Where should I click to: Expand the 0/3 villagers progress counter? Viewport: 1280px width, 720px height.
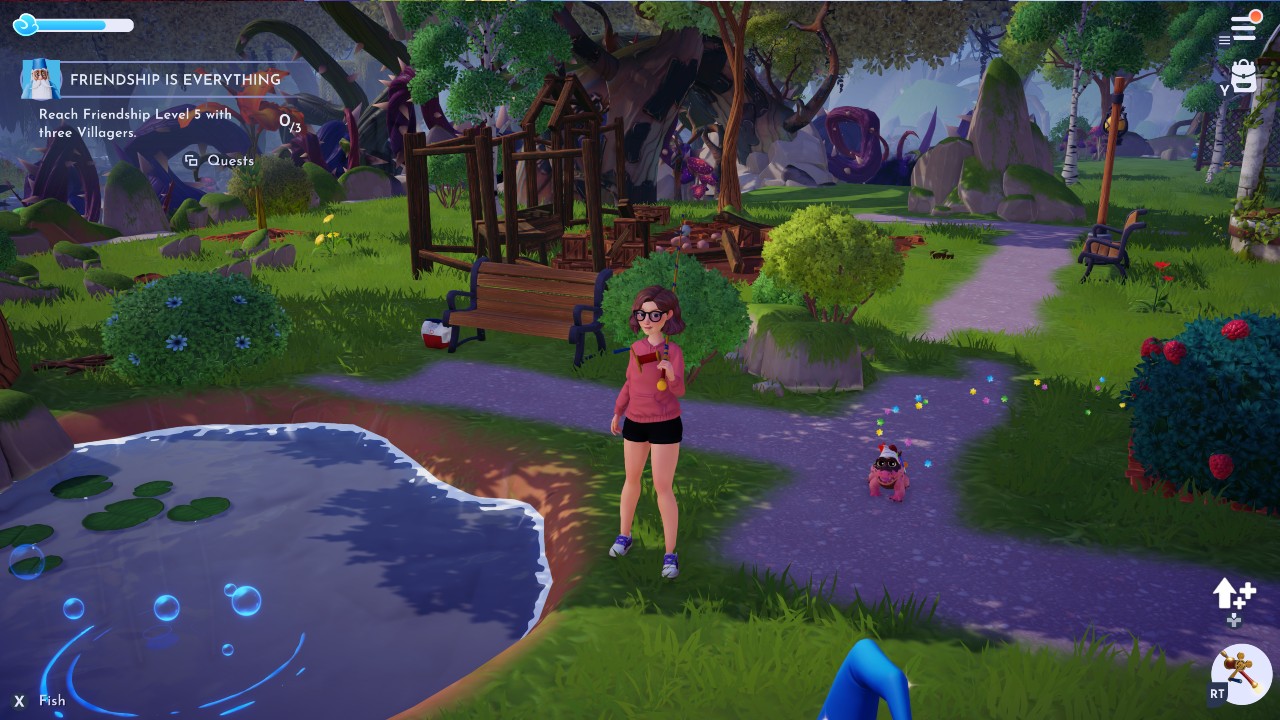[292, 125]
